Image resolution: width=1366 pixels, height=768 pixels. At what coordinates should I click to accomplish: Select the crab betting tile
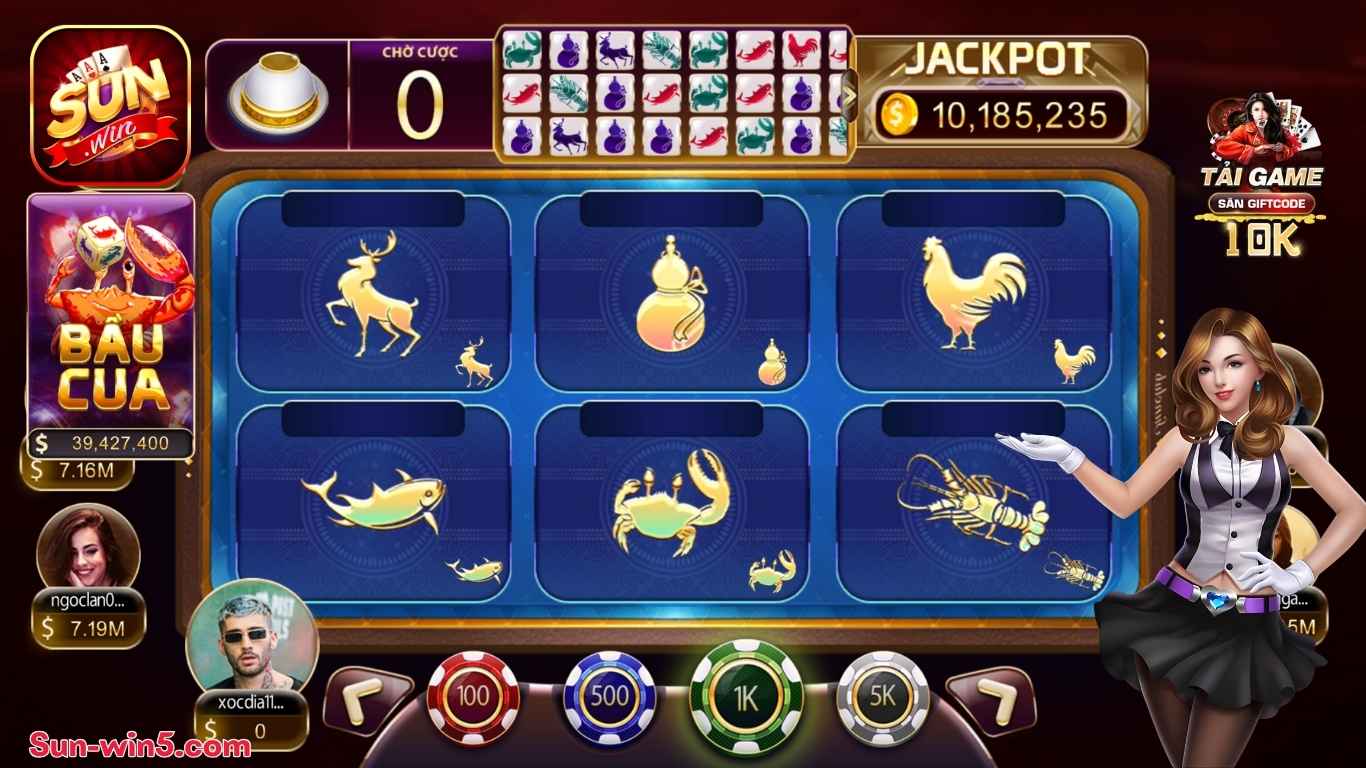coord(671,503)
